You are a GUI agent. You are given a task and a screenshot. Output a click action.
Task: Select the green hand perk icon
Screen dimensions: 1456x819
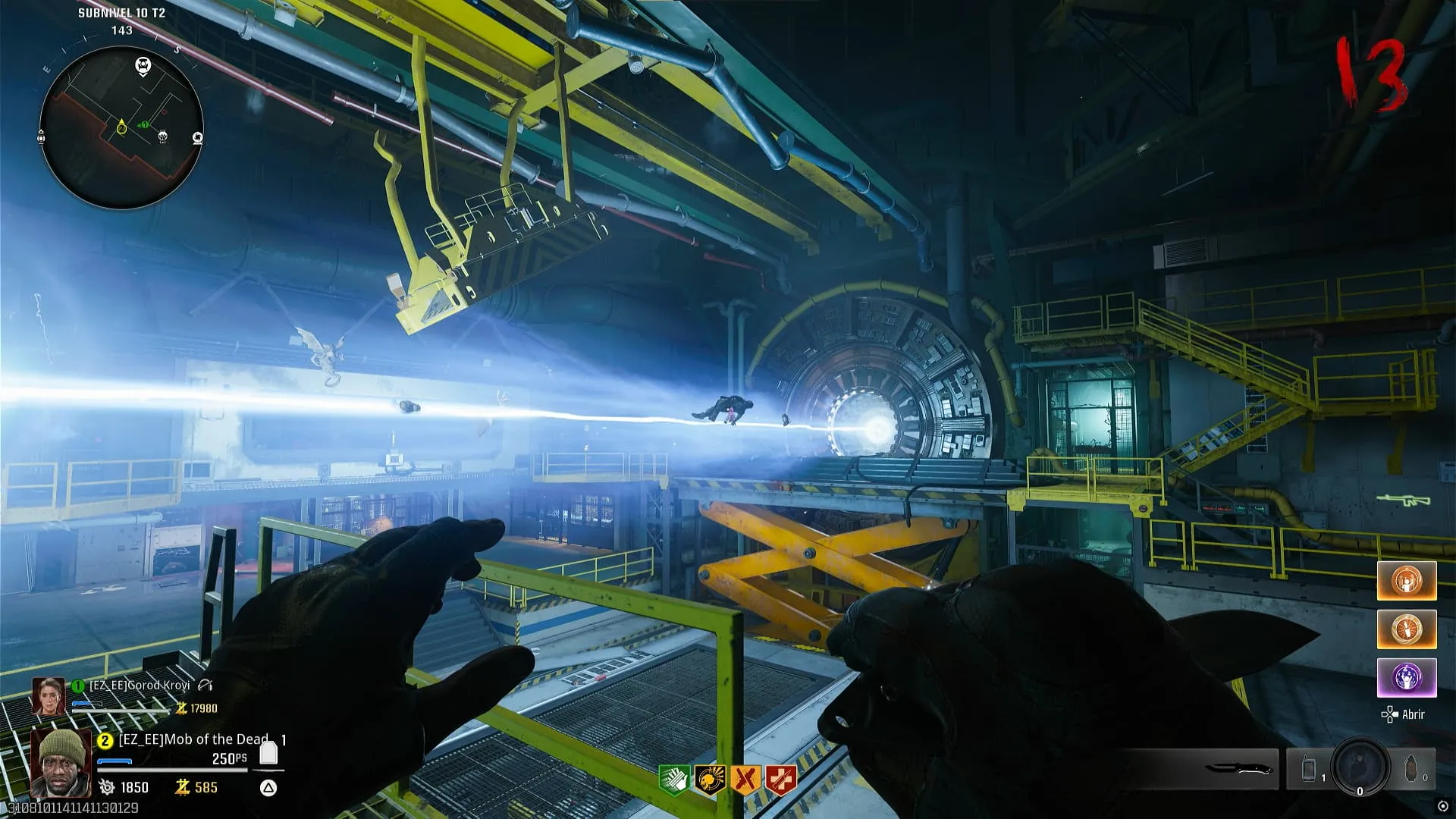(x=674, y=780)
